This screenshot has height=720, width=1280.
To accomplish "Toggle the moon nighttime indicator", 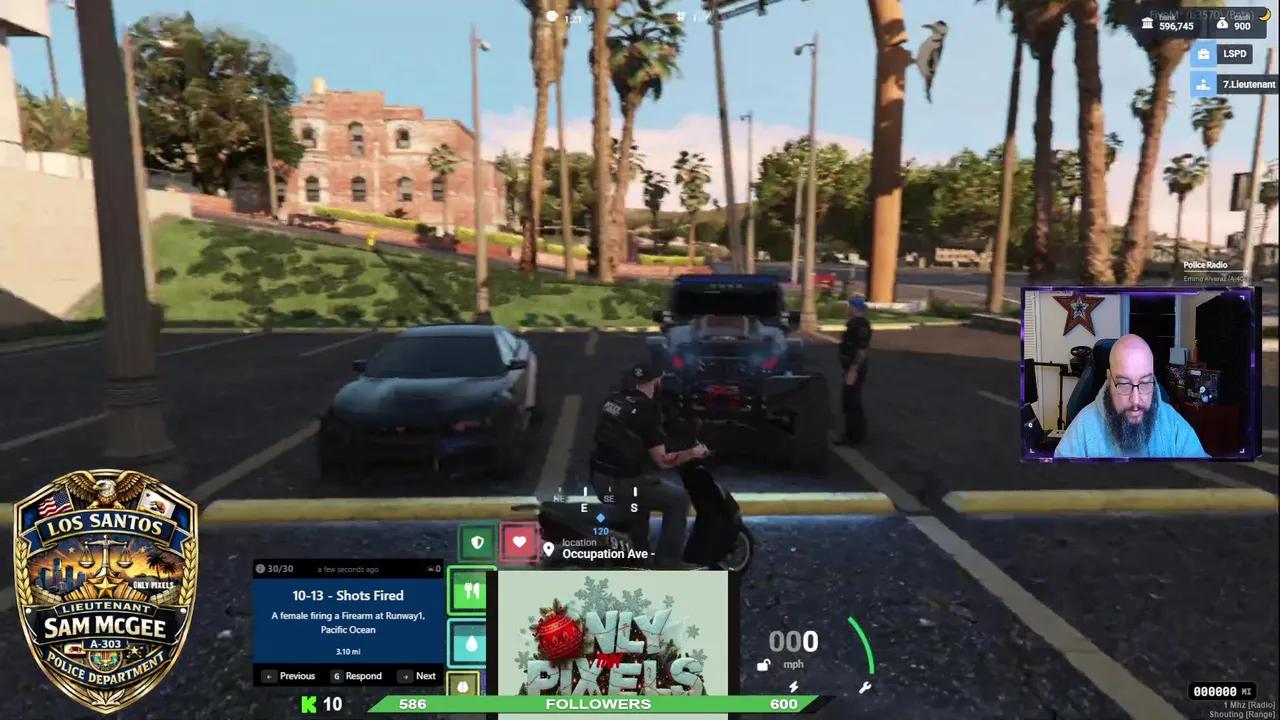I will click(1265, 13).
